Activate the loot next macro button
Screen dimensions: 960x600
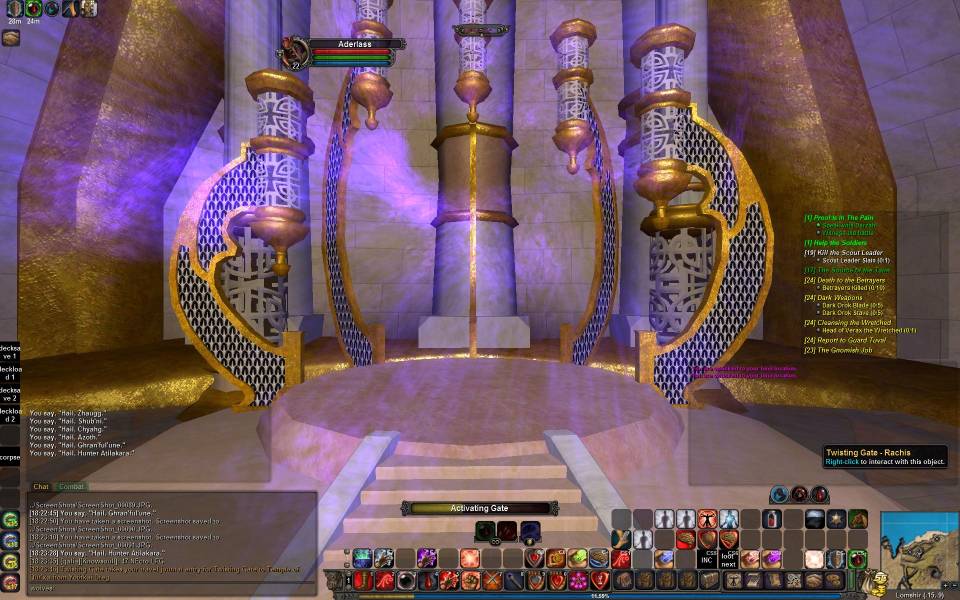[x=729, y=560]
